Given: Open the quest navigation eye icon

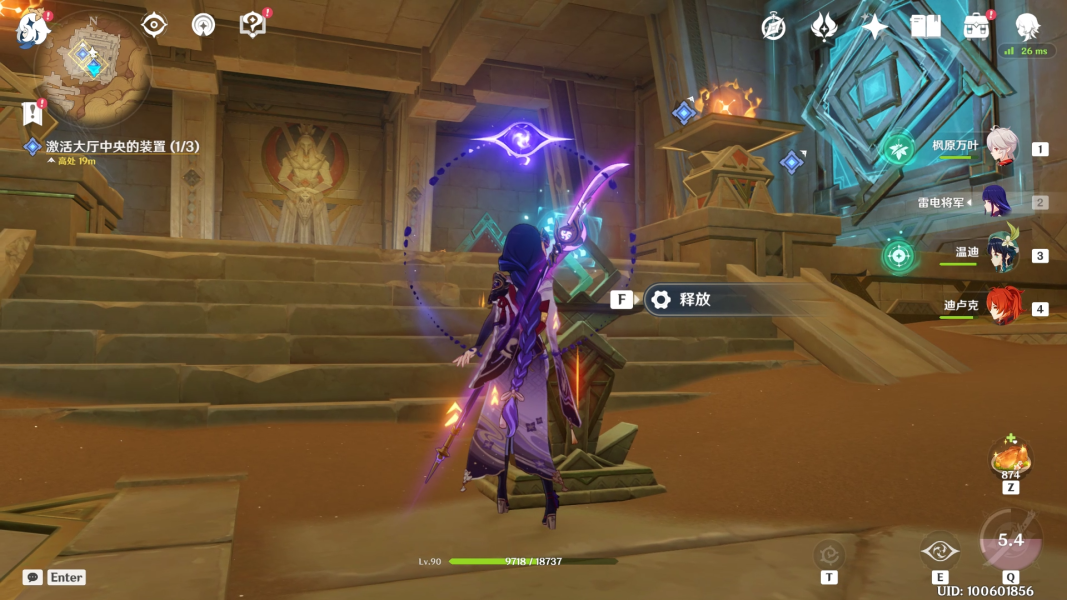Looking at the screenshot, I should coord(154,25).
